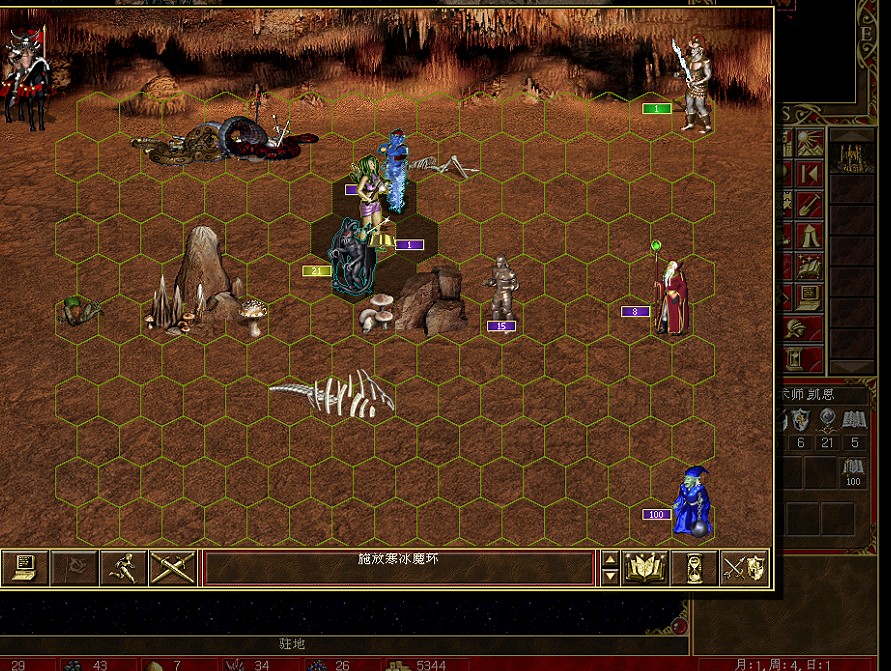Defend with the shield and sword button
The width and height of the screenshot is (891, 671).
click(744, 567)
